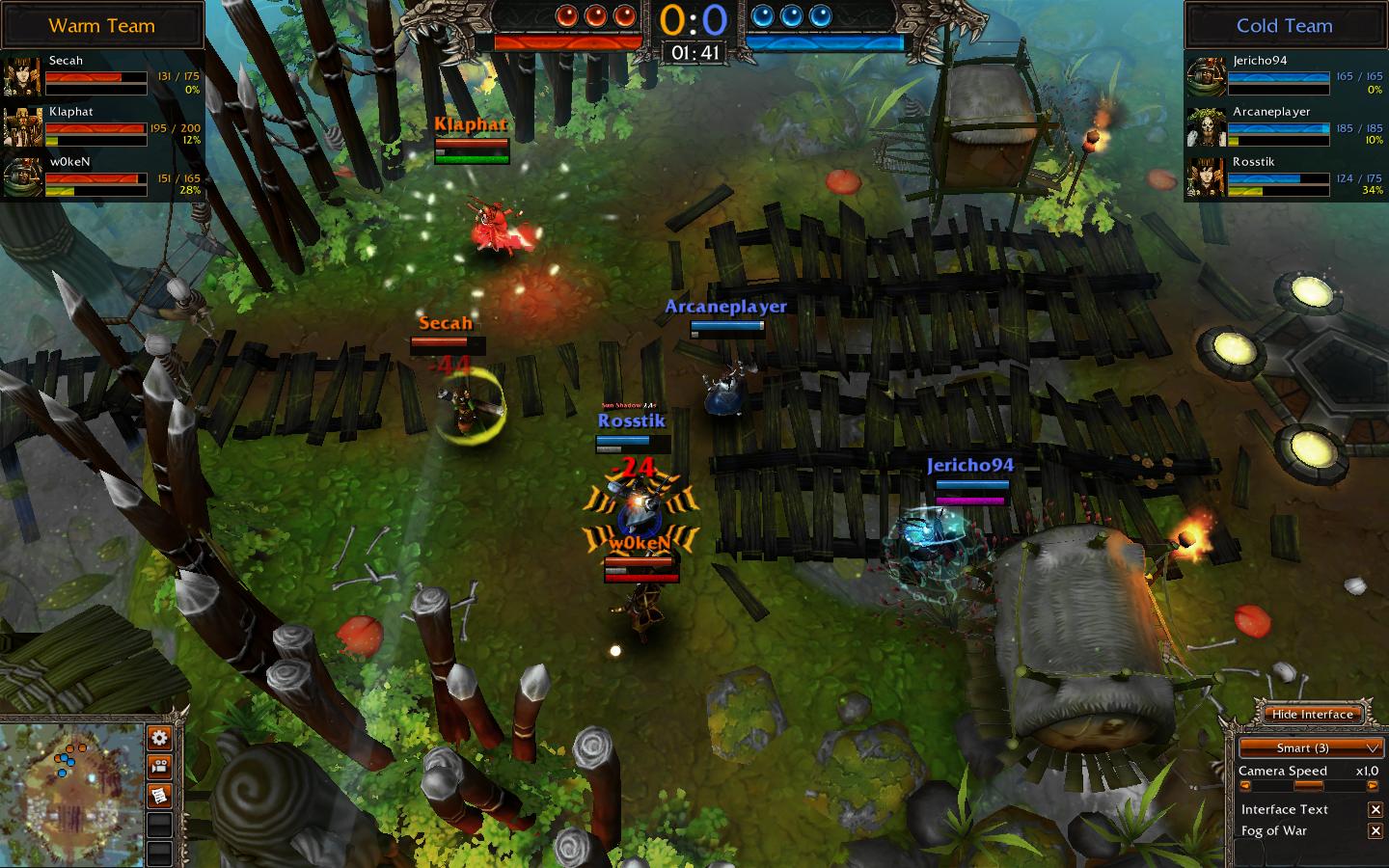This screenshot has width=1389, height=868.
Task: Open the Smart (3) camera mode dropdown
Action: 1311,747
